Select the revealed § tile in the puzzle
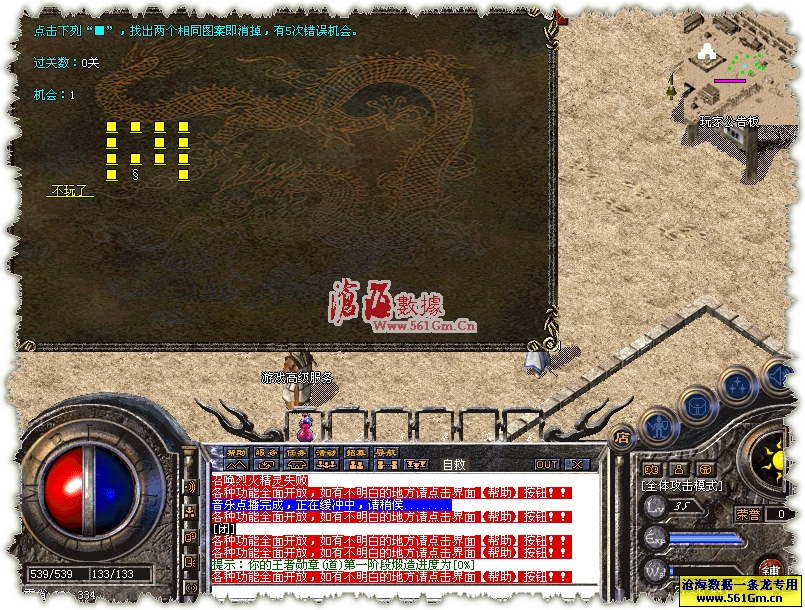This screenshot has width=805, height=610. pyautogui.click(x=135, y=174)
